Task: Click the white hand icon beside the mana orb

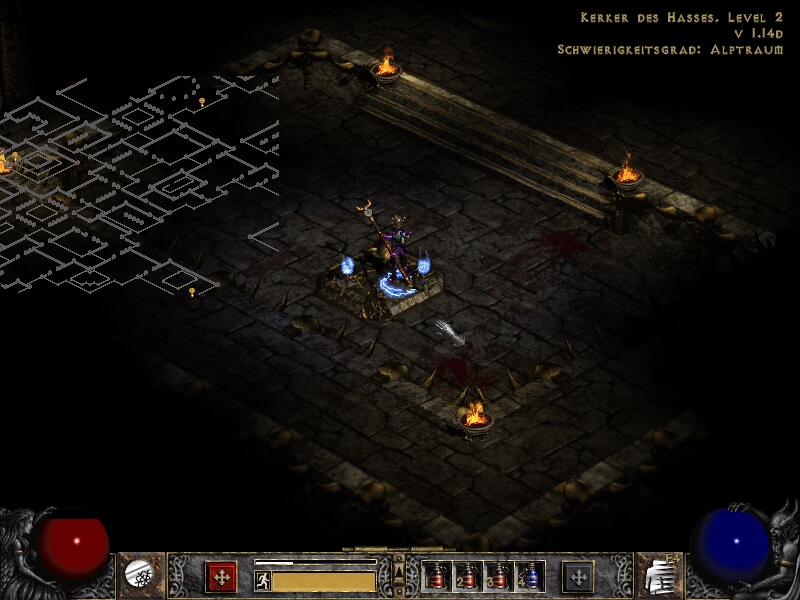Action: pos(659,575)
